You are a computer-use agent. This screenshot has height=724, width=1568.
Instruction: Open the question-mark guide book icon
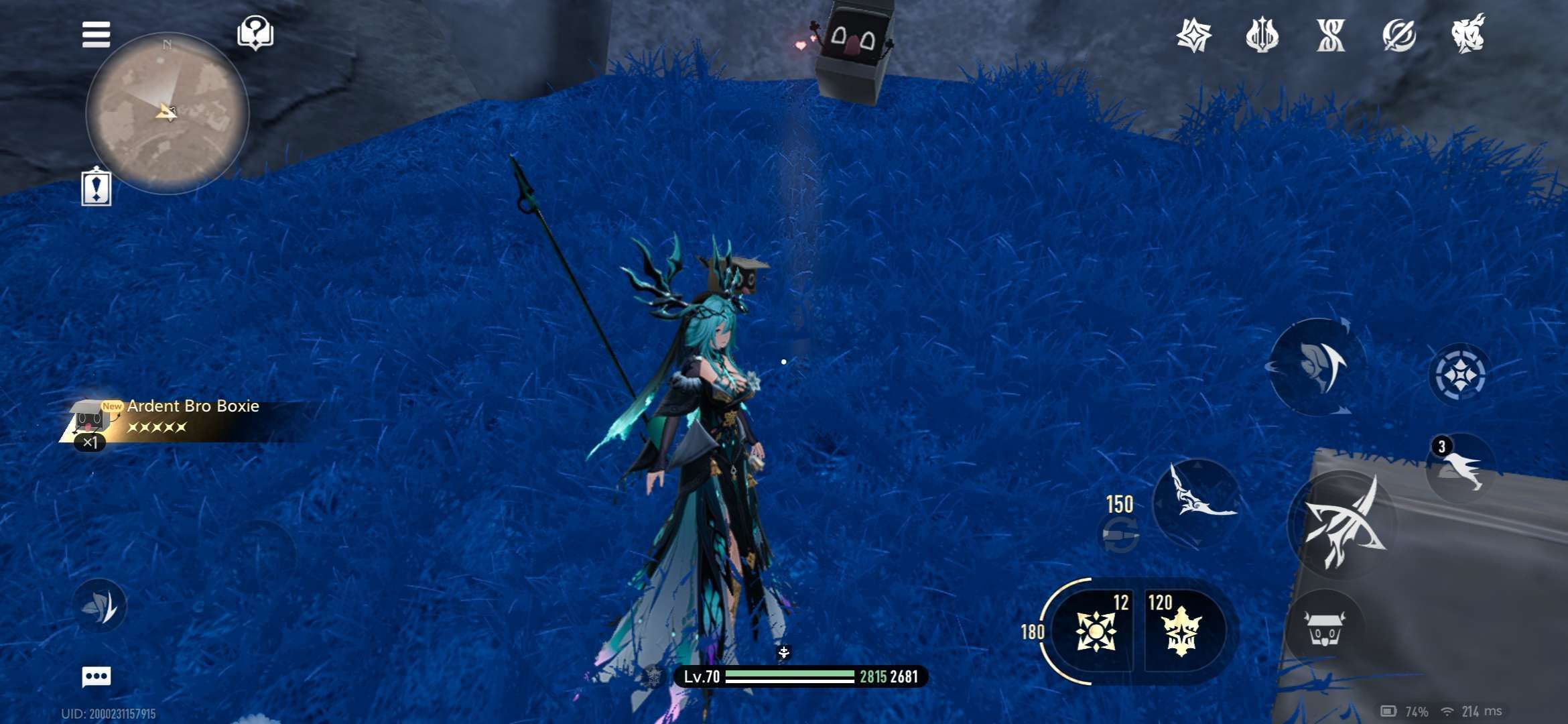point(255,33)
